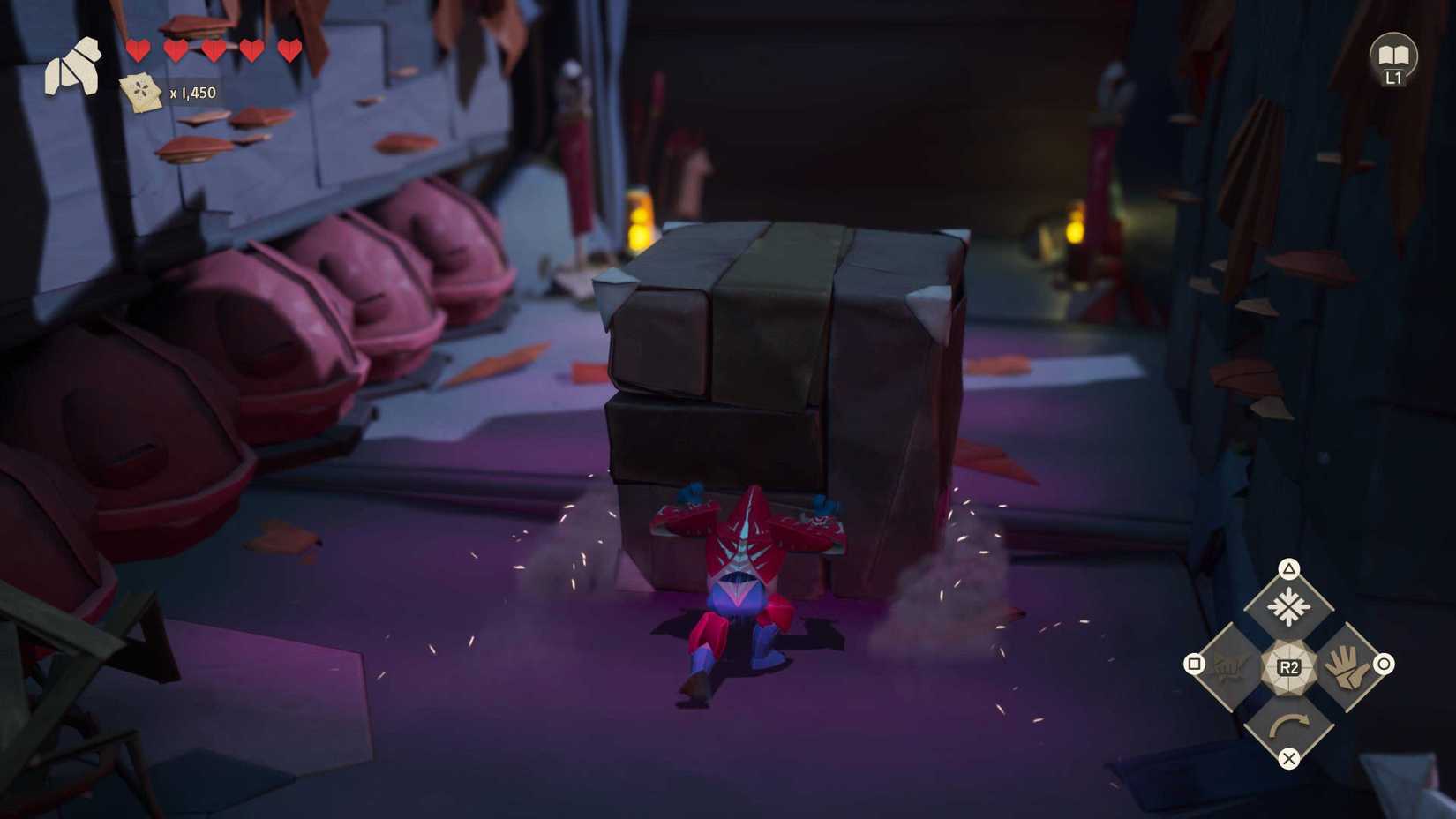Viewport: 1456px width, 819px height.
Task: Open the journal via the L1 book icon
Action: (1392, 55)
